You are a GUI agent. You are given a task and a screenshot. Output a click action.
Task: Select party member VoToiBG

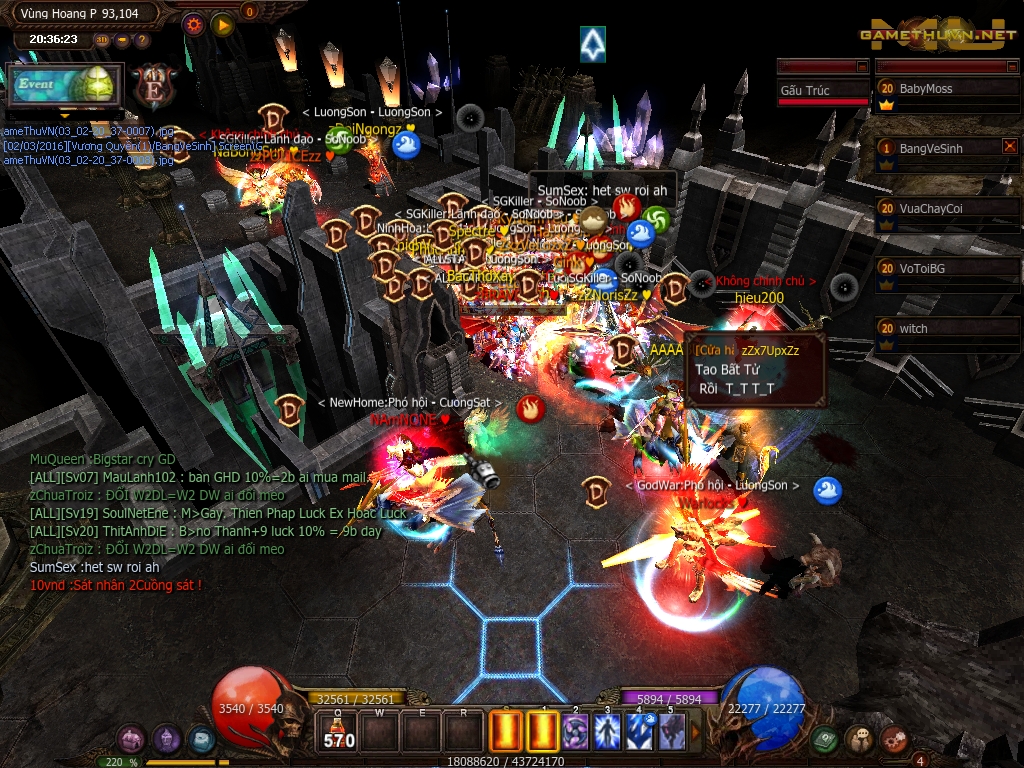click(948, 269)
